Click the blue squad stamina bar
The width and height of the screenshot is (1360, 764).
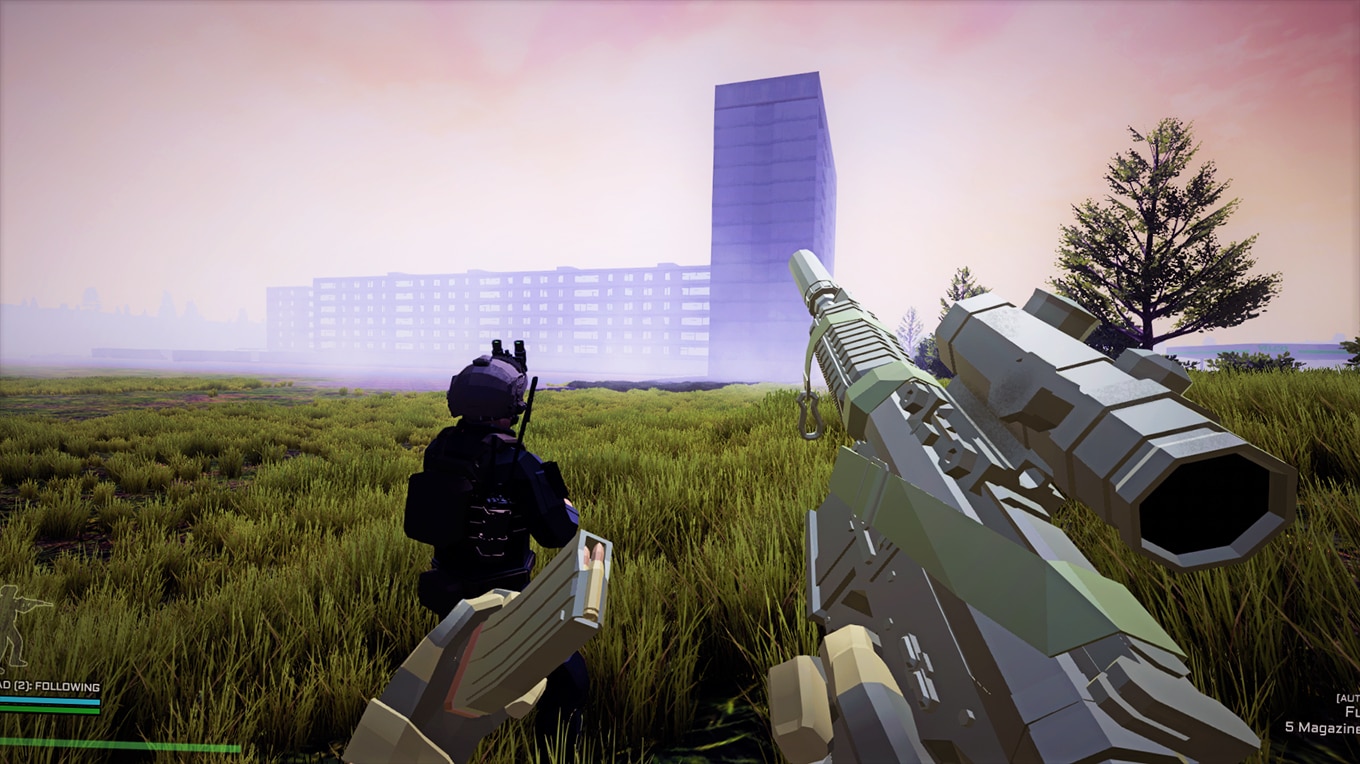[48, 701]
